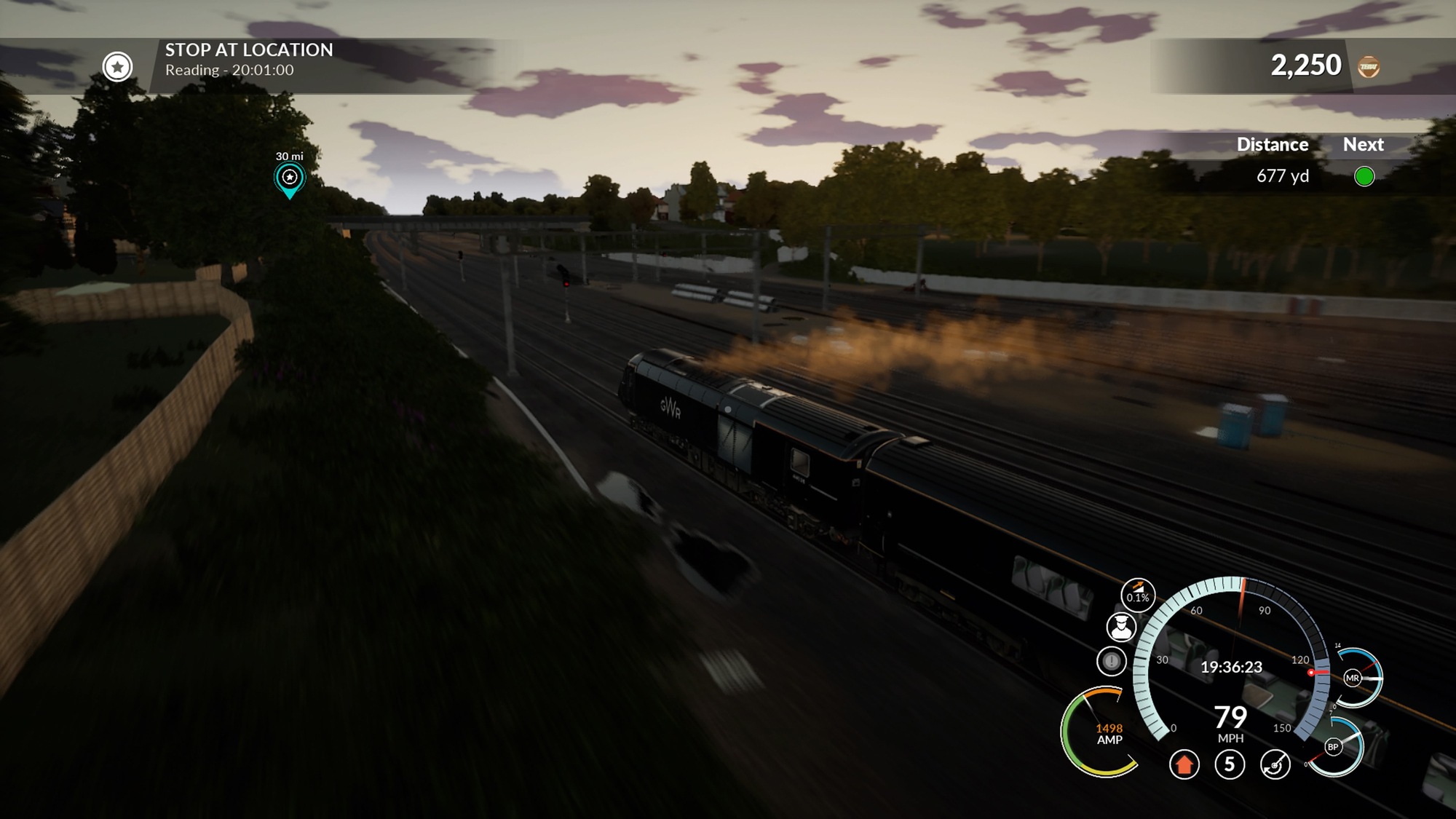Select the throttle notch 5 indicator
The image size is (1456, 819).
[x=1230, y=764]
